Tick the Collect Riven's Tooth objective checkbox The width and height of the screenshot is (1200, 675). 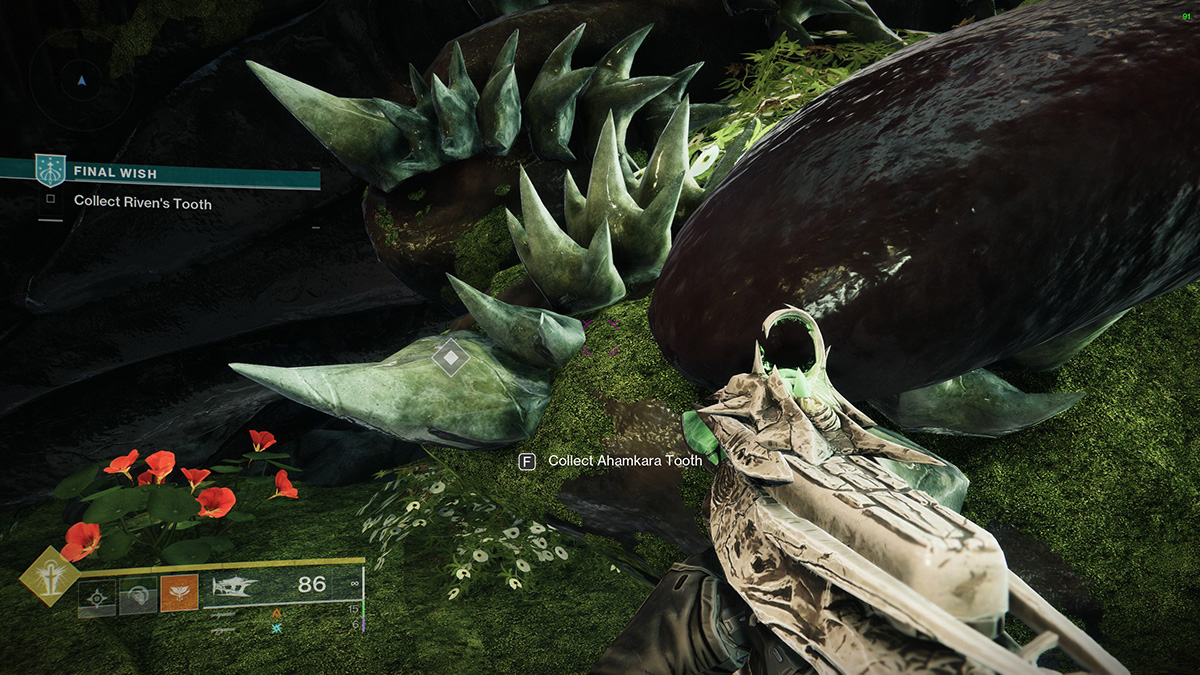click(51, 201)
